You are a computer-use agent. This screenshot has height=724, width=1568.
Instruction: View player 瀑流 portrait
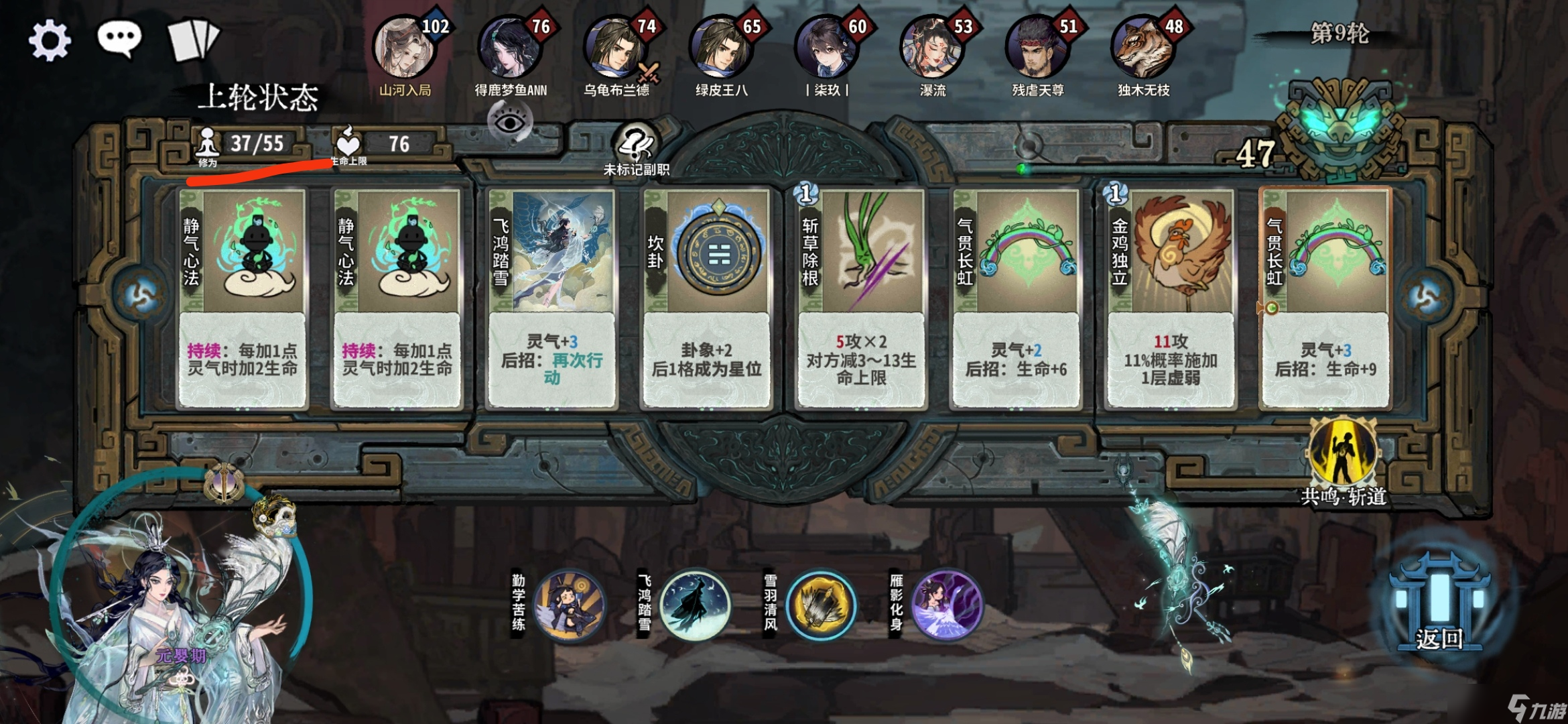coord(931,48)
